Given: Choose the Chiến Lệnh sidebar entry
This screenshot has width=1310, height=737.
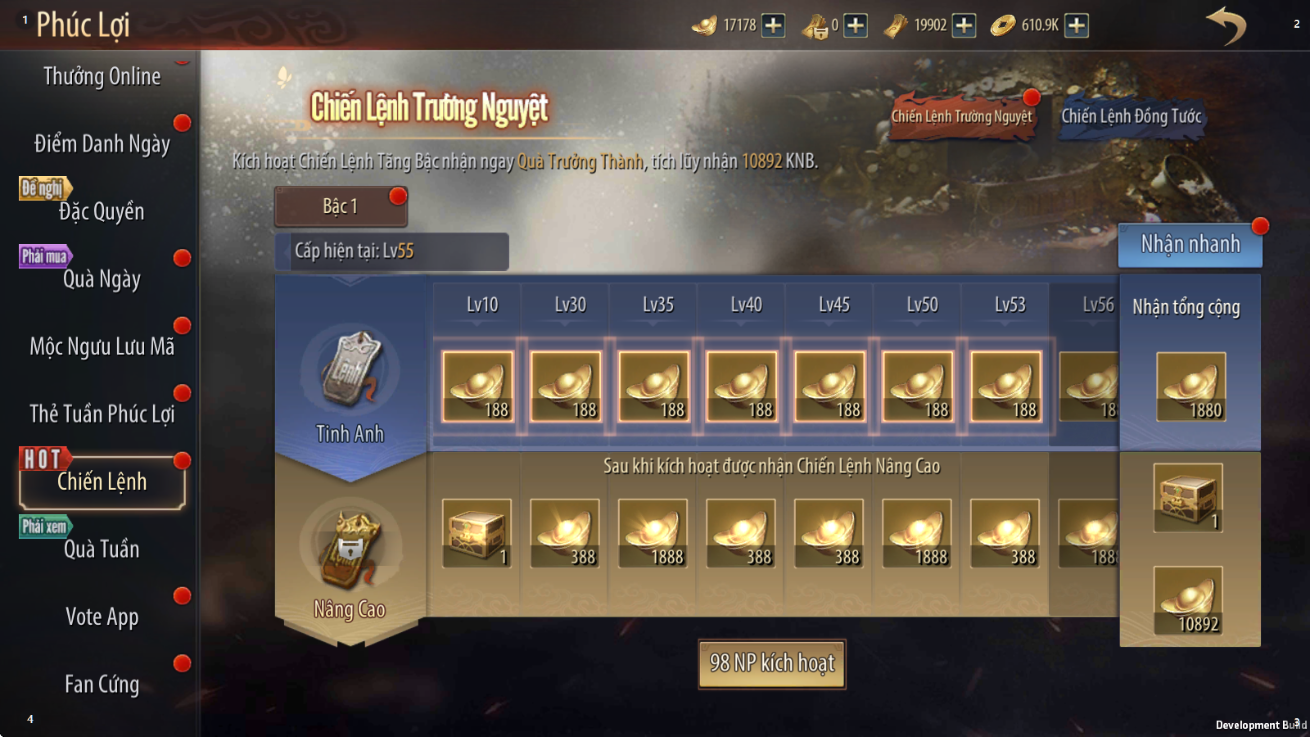Looking at the screenshot, I should click(x=102, y=482).
